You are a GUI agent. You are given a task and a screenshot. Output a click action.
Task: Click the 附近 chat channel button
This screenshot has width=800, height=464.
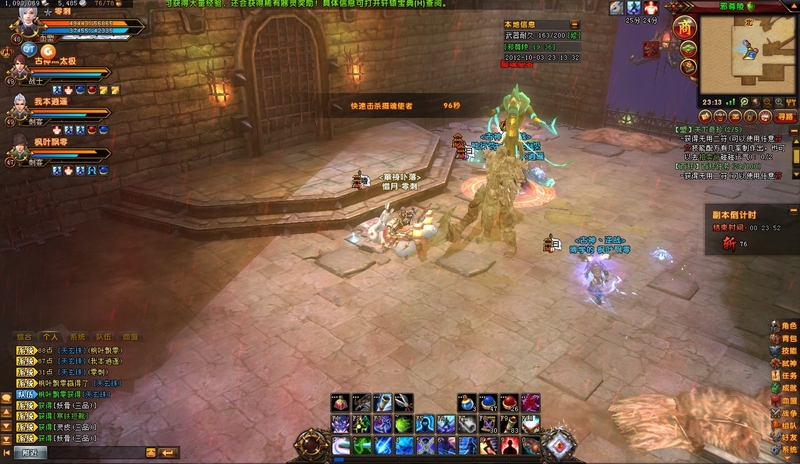click(x=28, y=453)
